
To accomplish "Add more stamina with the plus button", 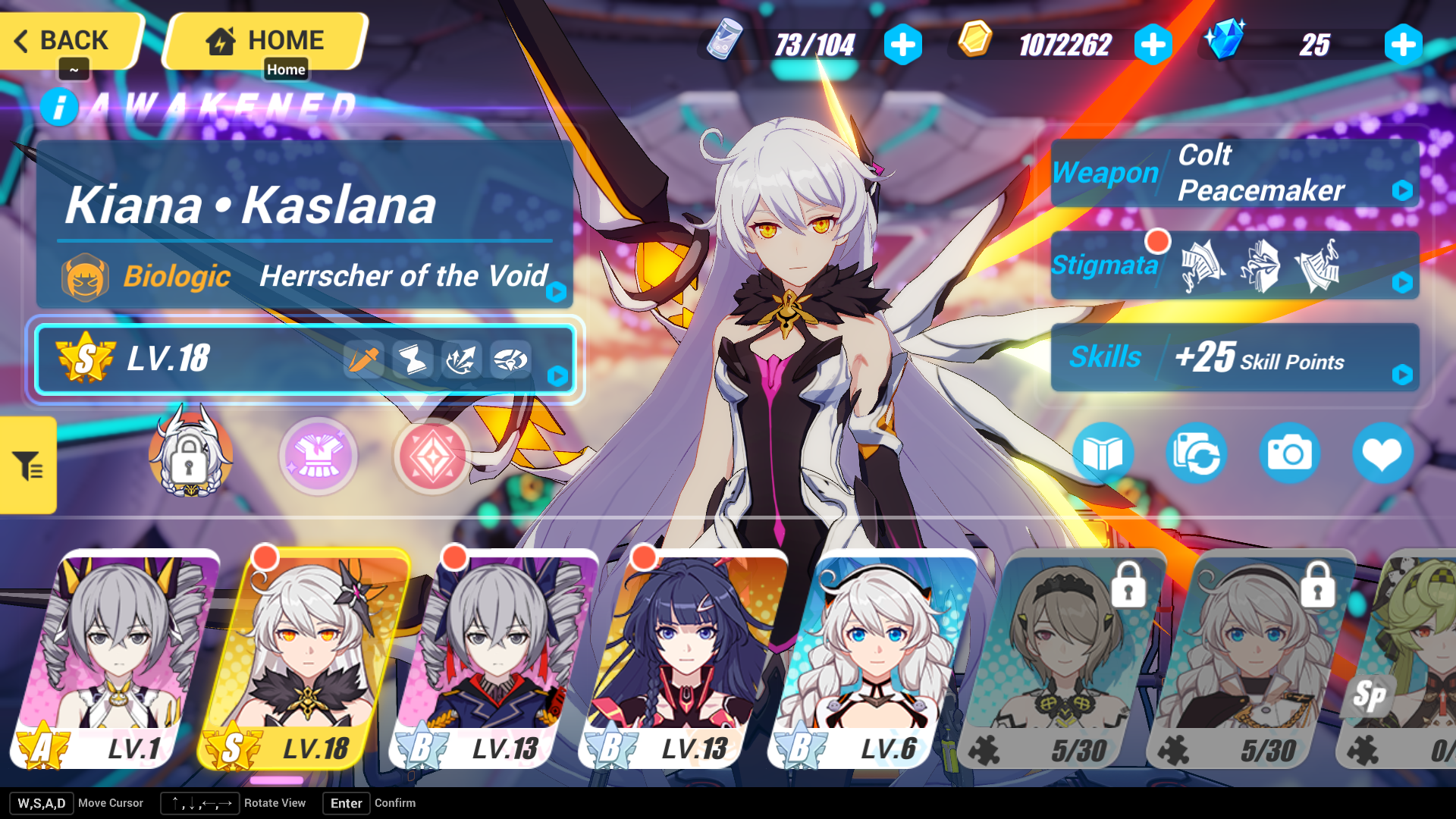I will [902, 45].
